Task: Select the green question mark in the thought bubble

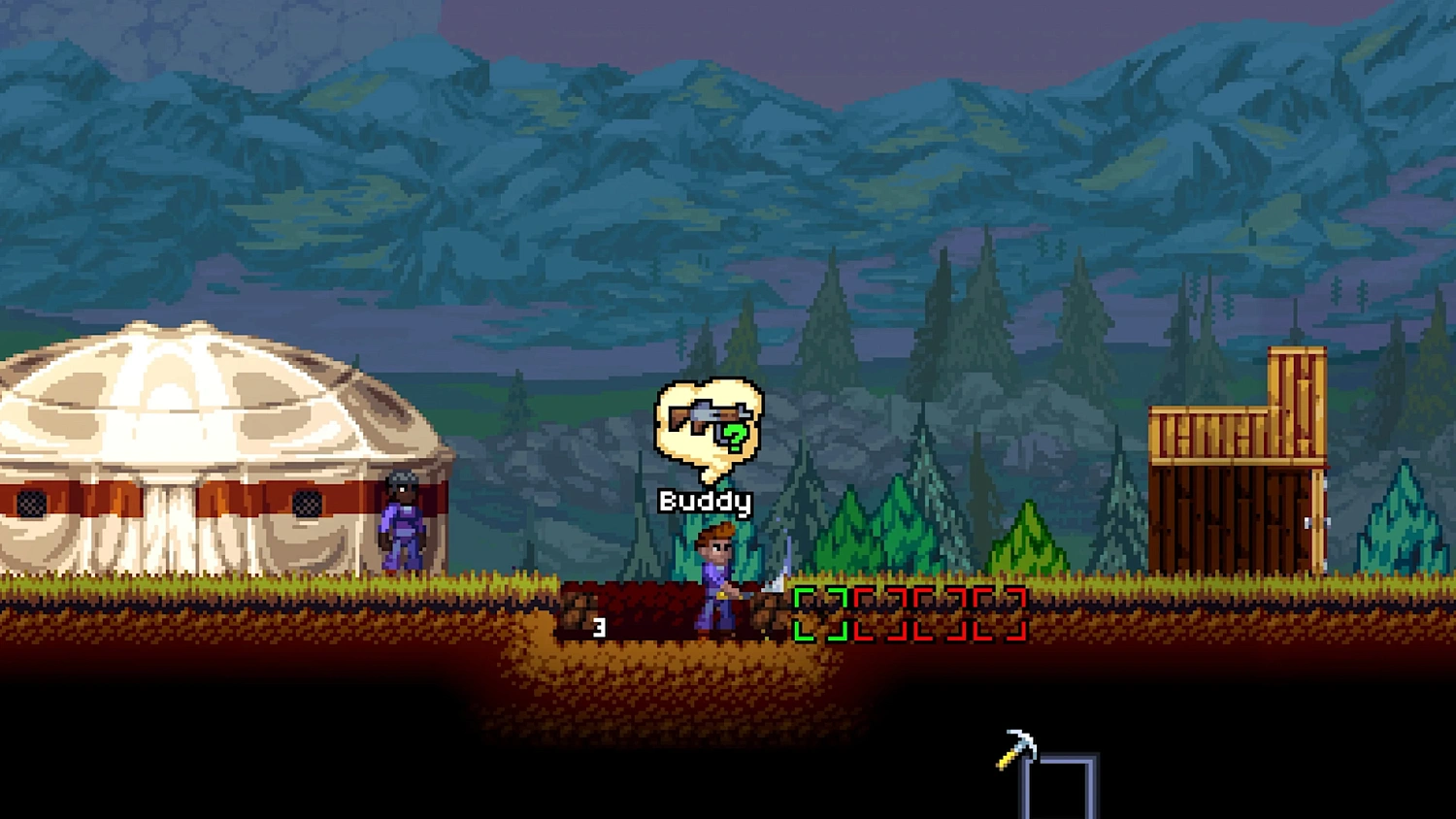Action: (x=734, y=437)
